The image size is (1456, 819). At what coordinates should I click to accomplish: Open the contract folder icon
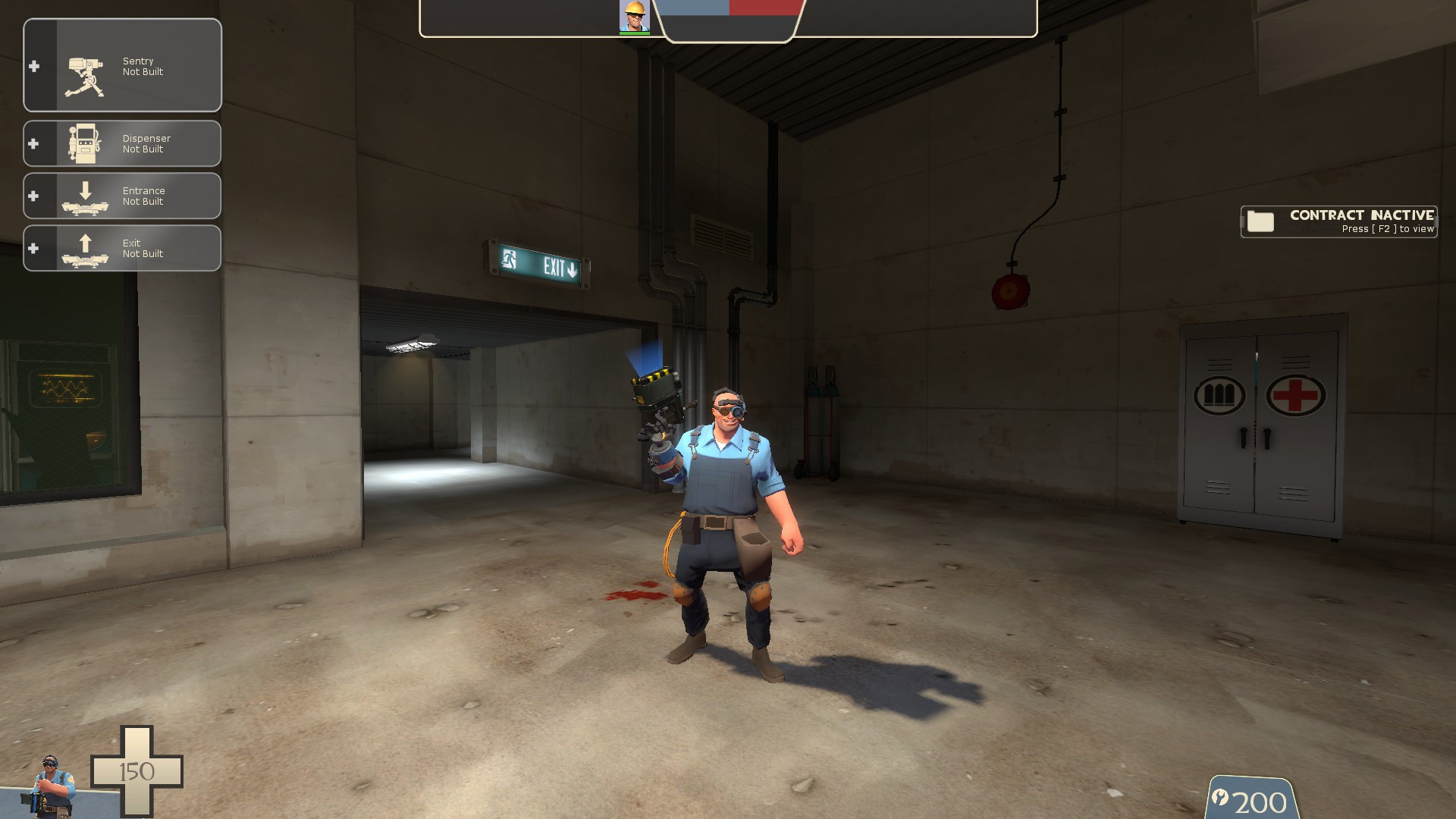[1261, 221]
